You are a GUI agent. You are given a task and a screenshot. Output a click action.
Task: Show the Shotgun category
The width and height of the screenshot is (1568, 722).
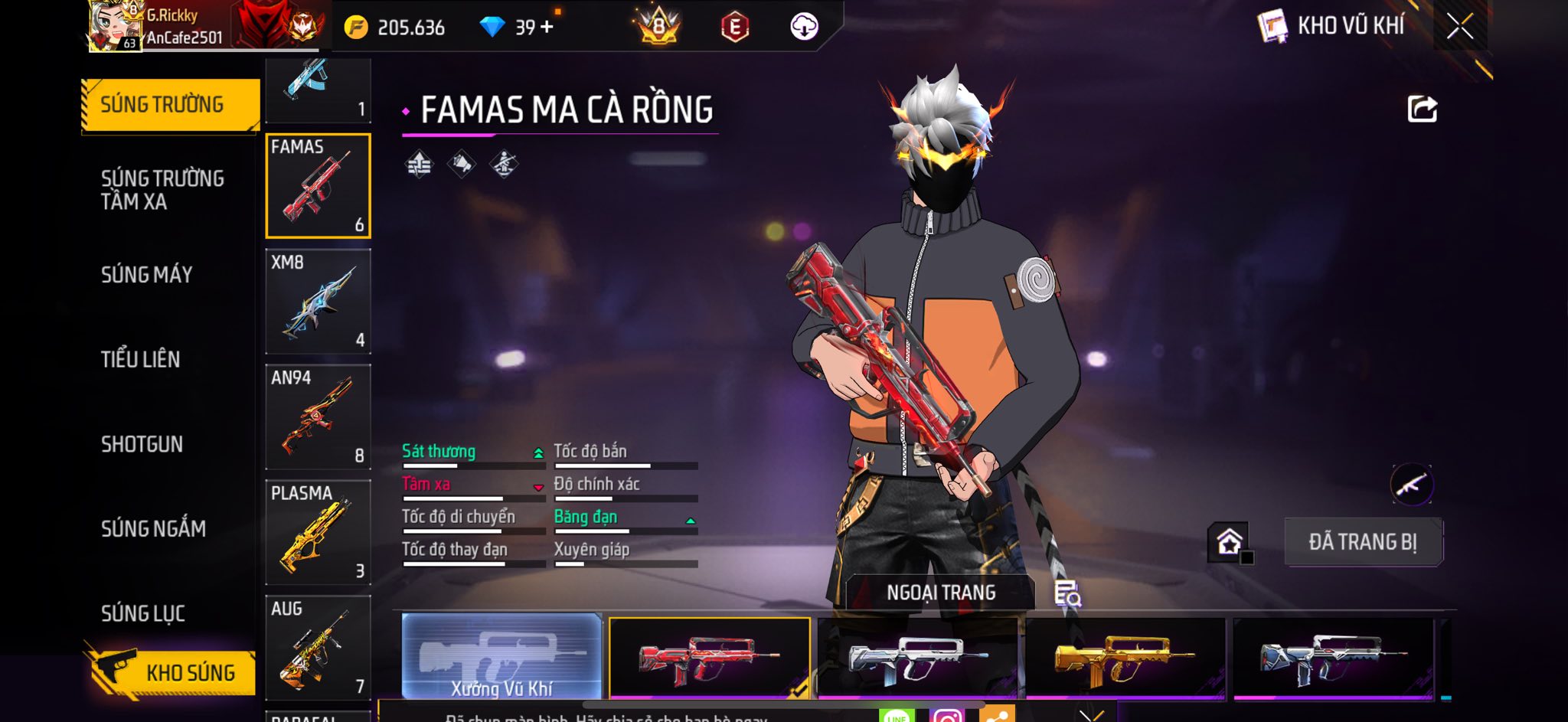tap(142, 444)
